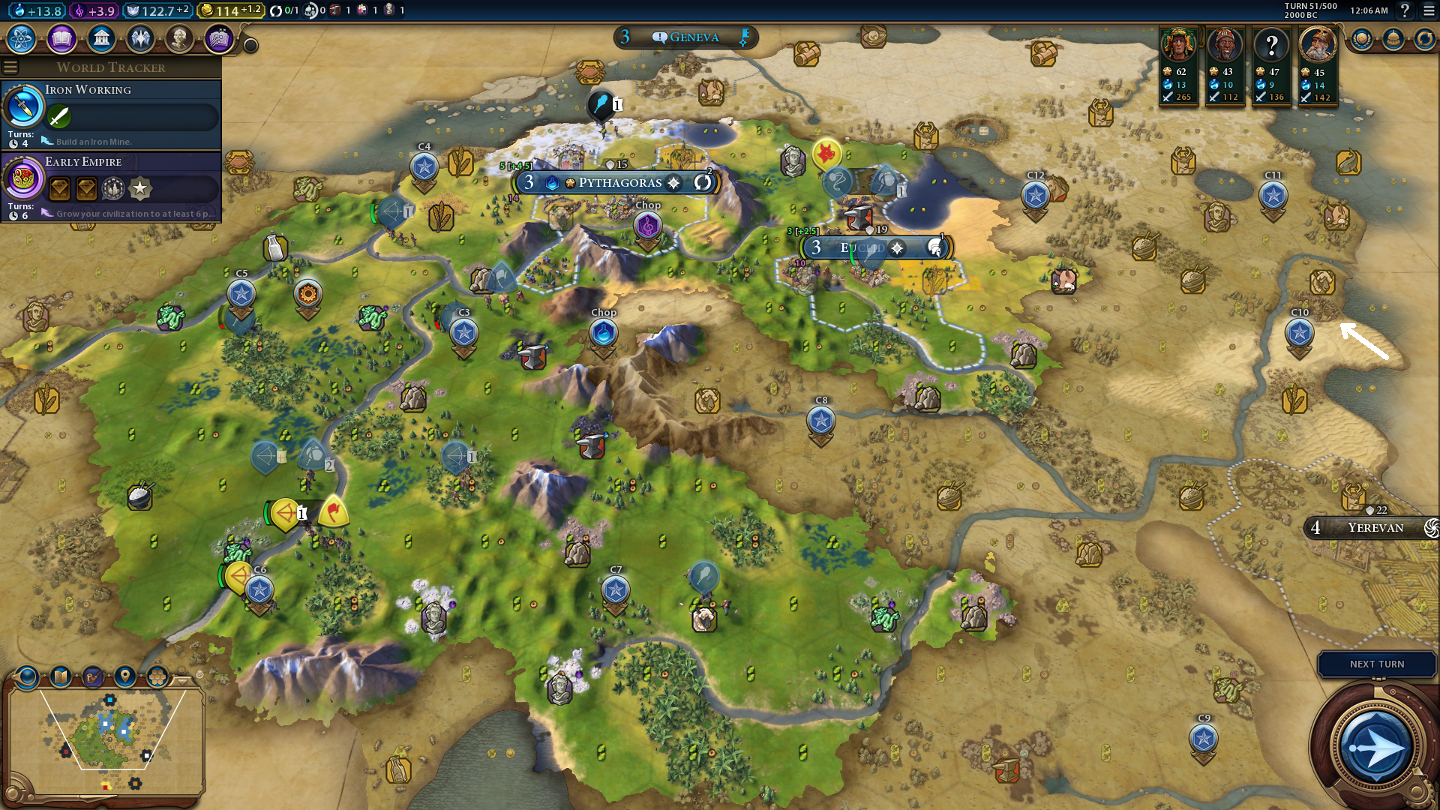End the turn with Next Turn
Image resolution: width=1440 pixels, height=810 pixels.
point(1376,745)
